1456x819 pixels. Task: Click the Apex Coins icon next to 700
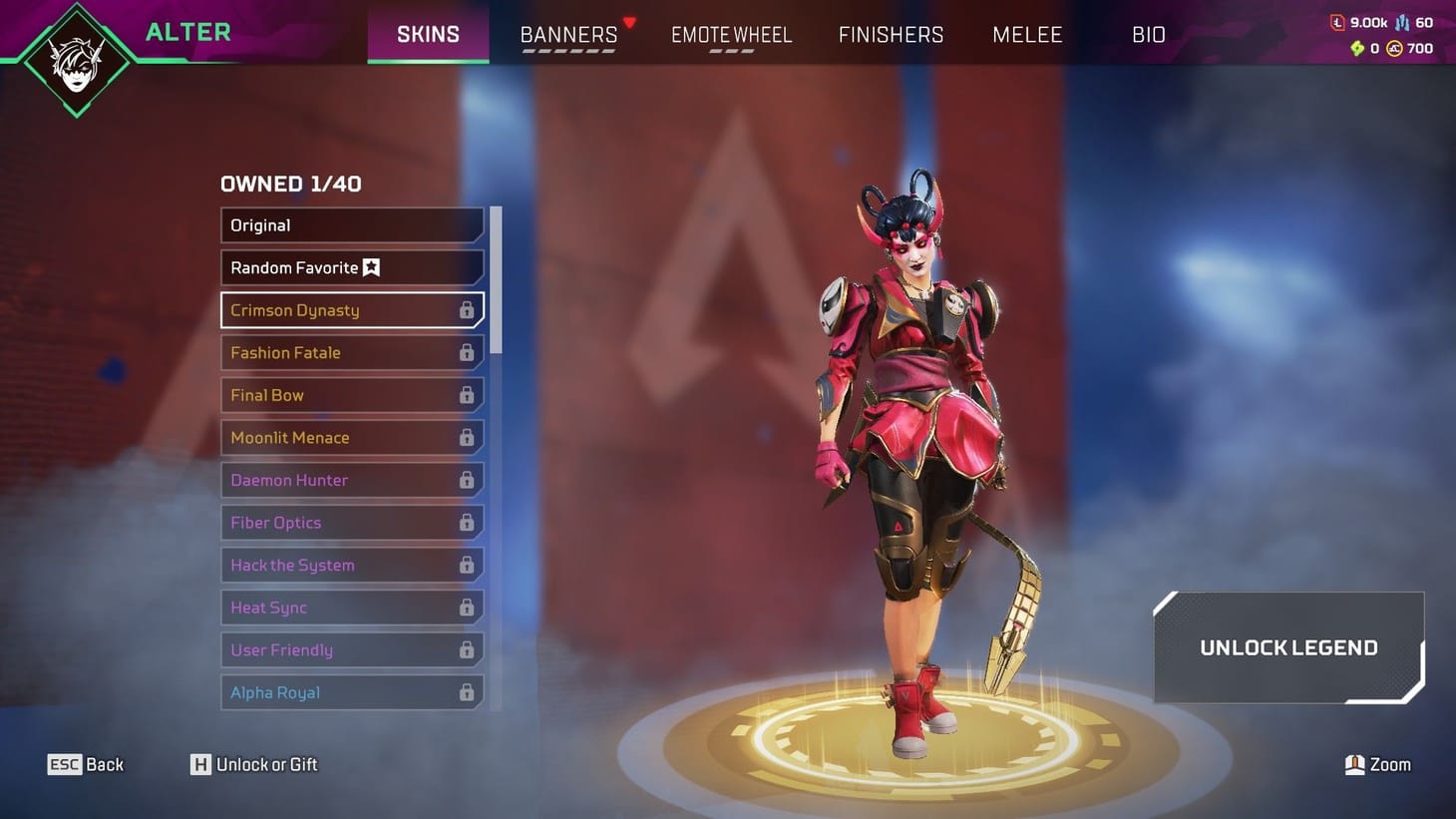(1394, 47)
